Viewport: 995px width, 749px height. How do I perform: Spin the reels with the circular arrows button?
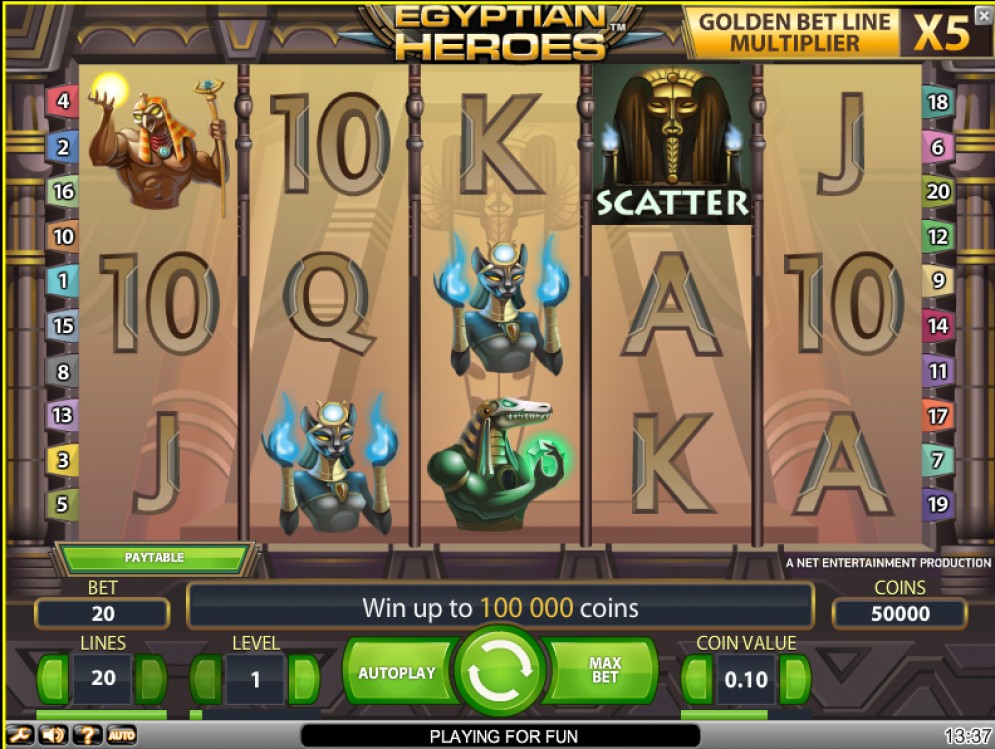click(499, 672)
